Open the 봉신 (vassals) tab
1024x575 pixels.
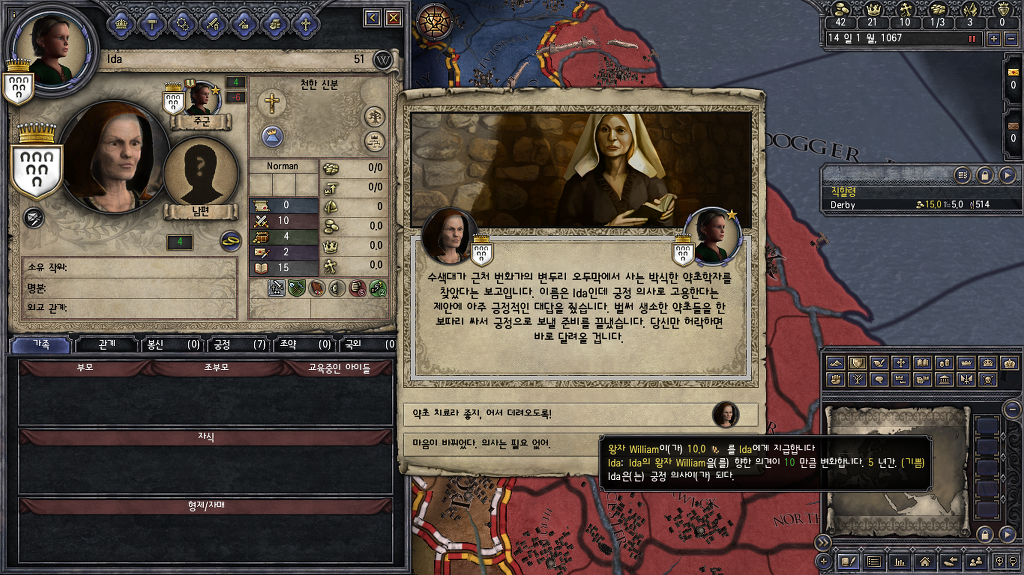tap(170, 345)
